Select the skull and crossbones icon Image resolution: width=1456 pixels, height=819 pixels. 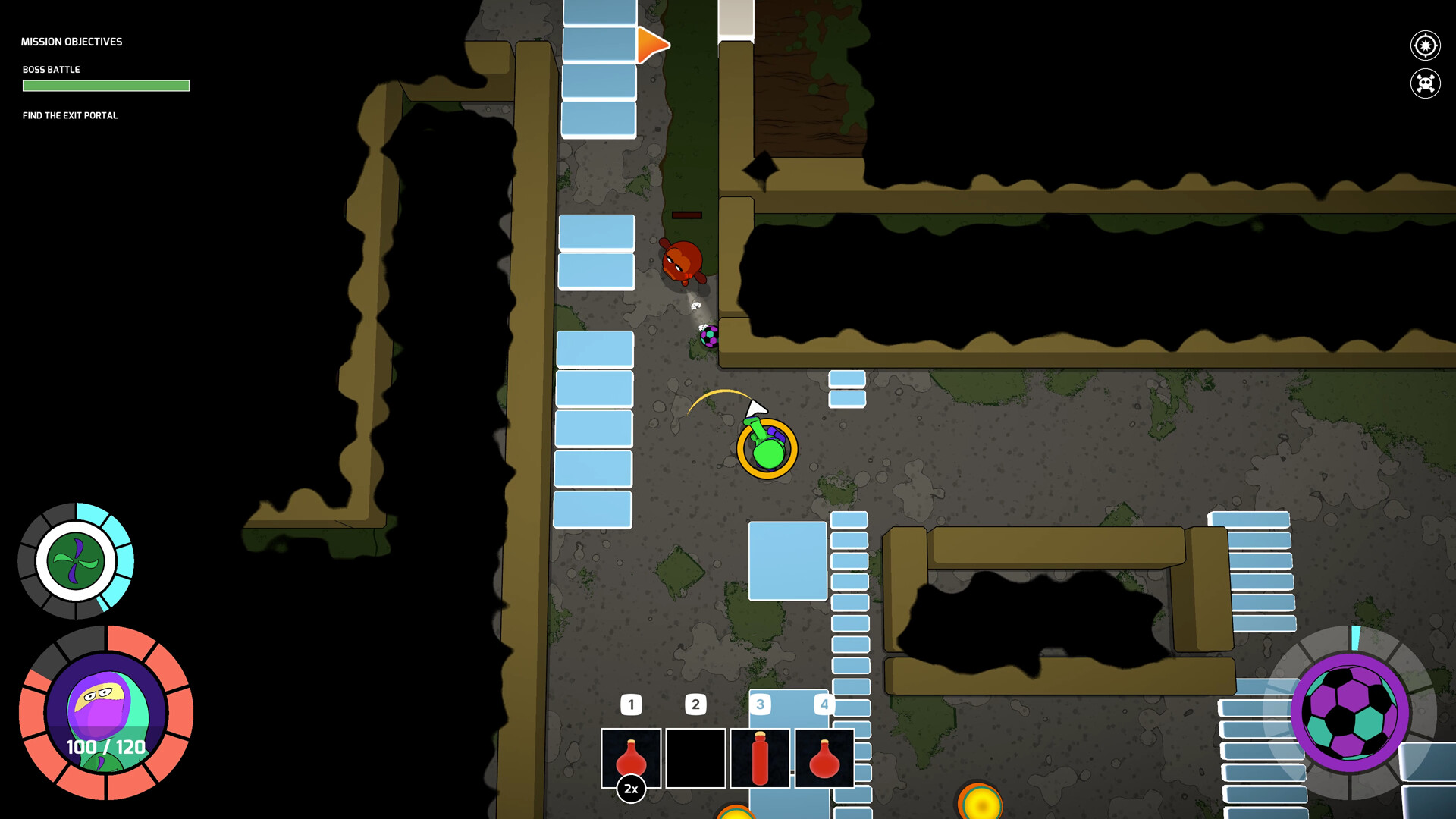[x=1426, y=83]
